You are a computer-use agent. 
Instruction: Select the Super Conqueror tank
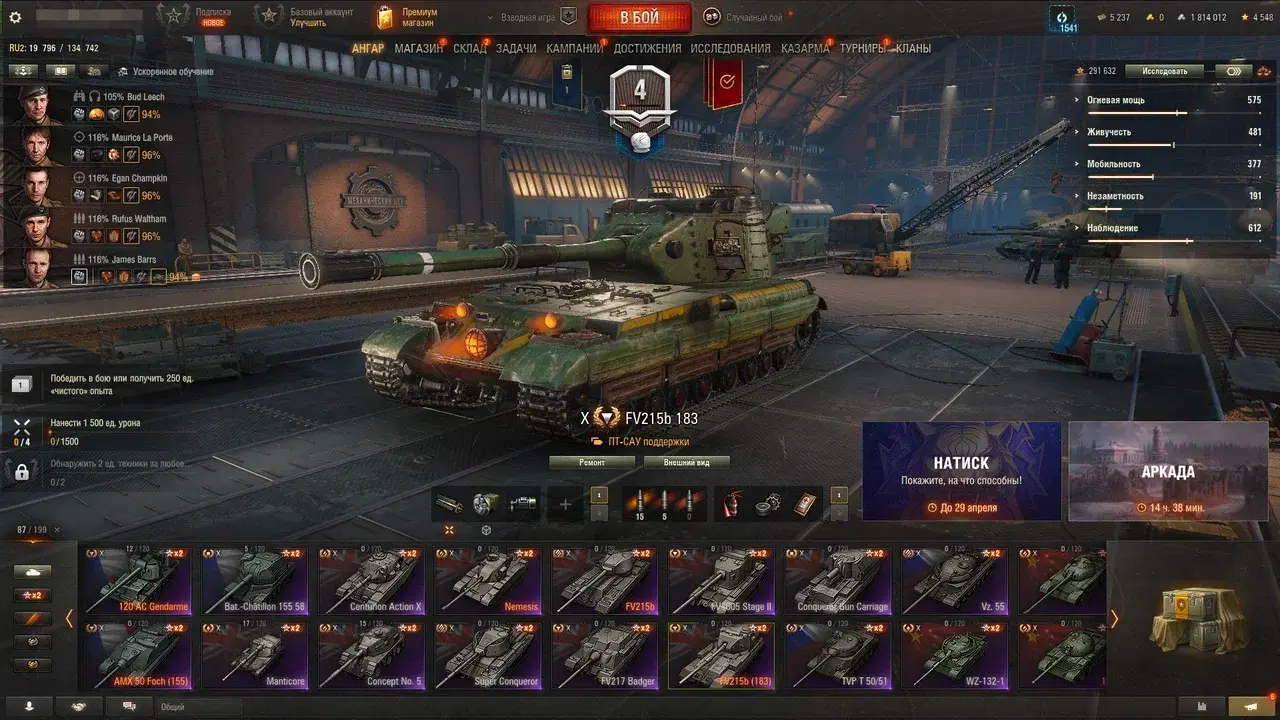click(x=487, y=655)
